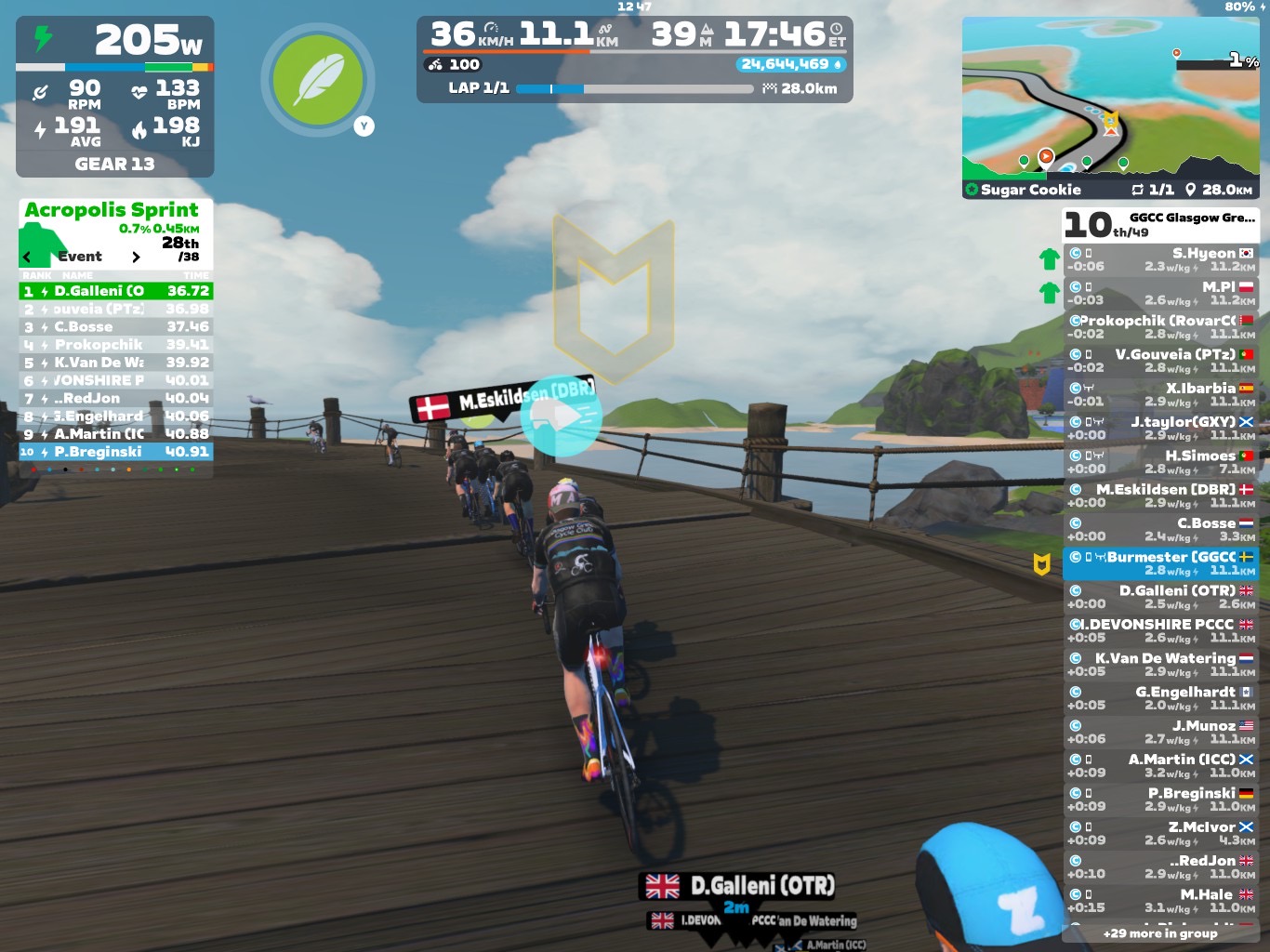Expand the +29 more in group row
1270x952 pixels.
1160,933
